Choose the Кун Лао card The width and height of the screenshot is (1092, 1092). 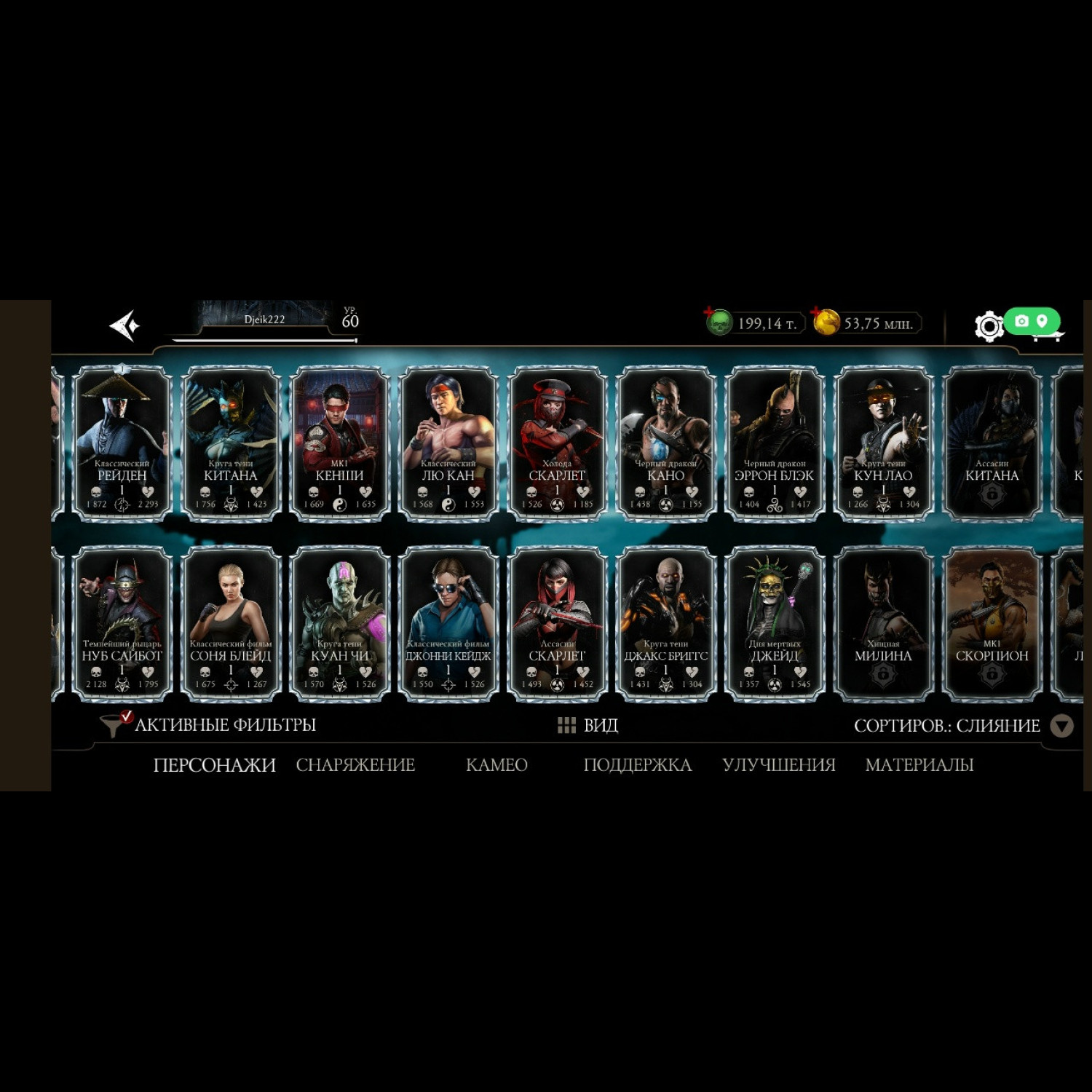(x=883, y=443)
